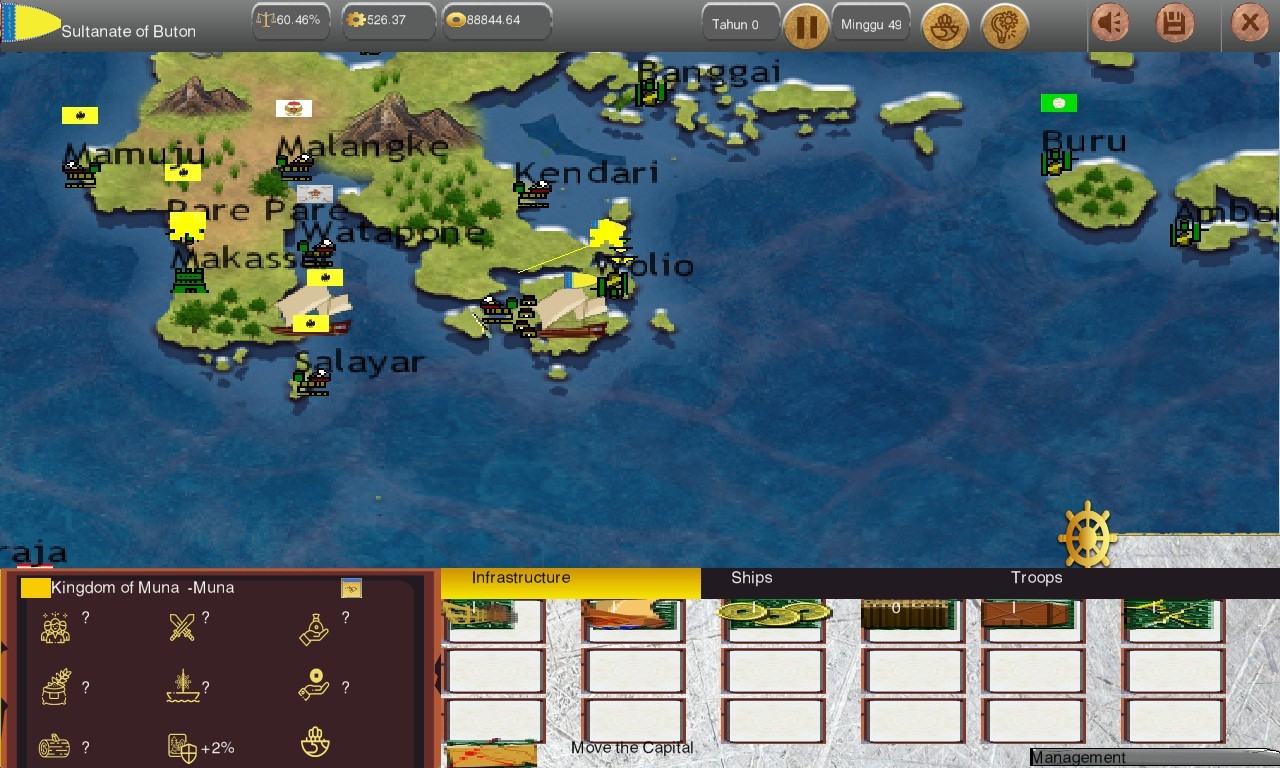Screen dimensions: 1280x768
Task: Select the gold coins building slot thumbnail
Action: click(x=774, y=613)
